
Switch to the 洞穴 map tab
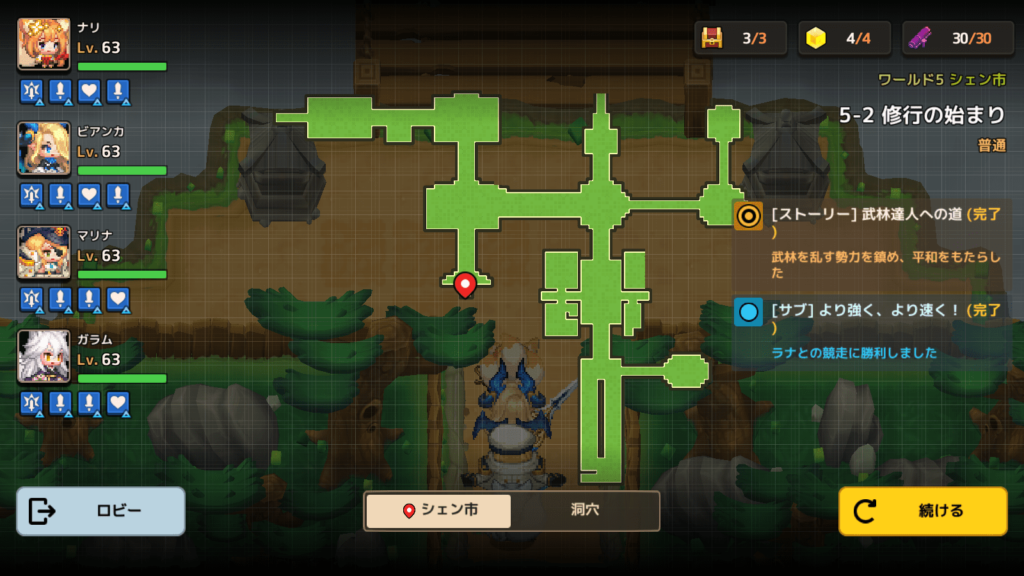[x=584, y=510]
